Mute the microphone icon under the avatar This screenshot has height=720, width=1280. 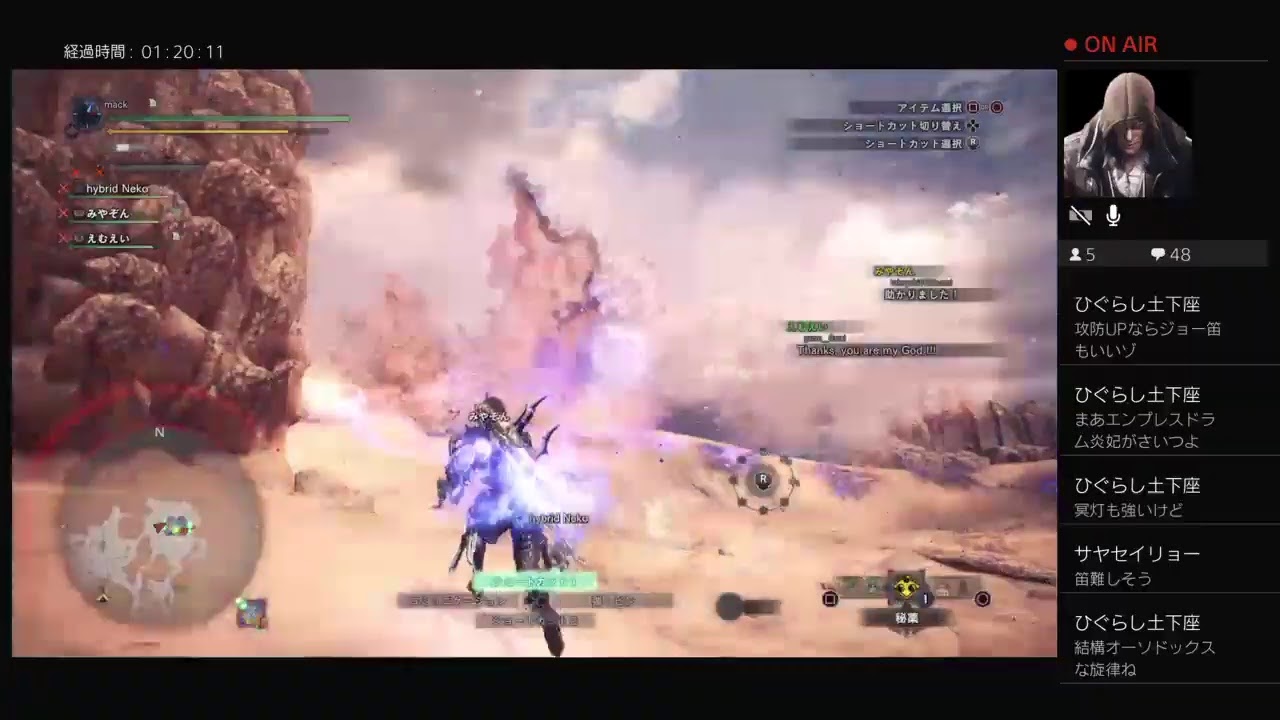[1112, 215]
